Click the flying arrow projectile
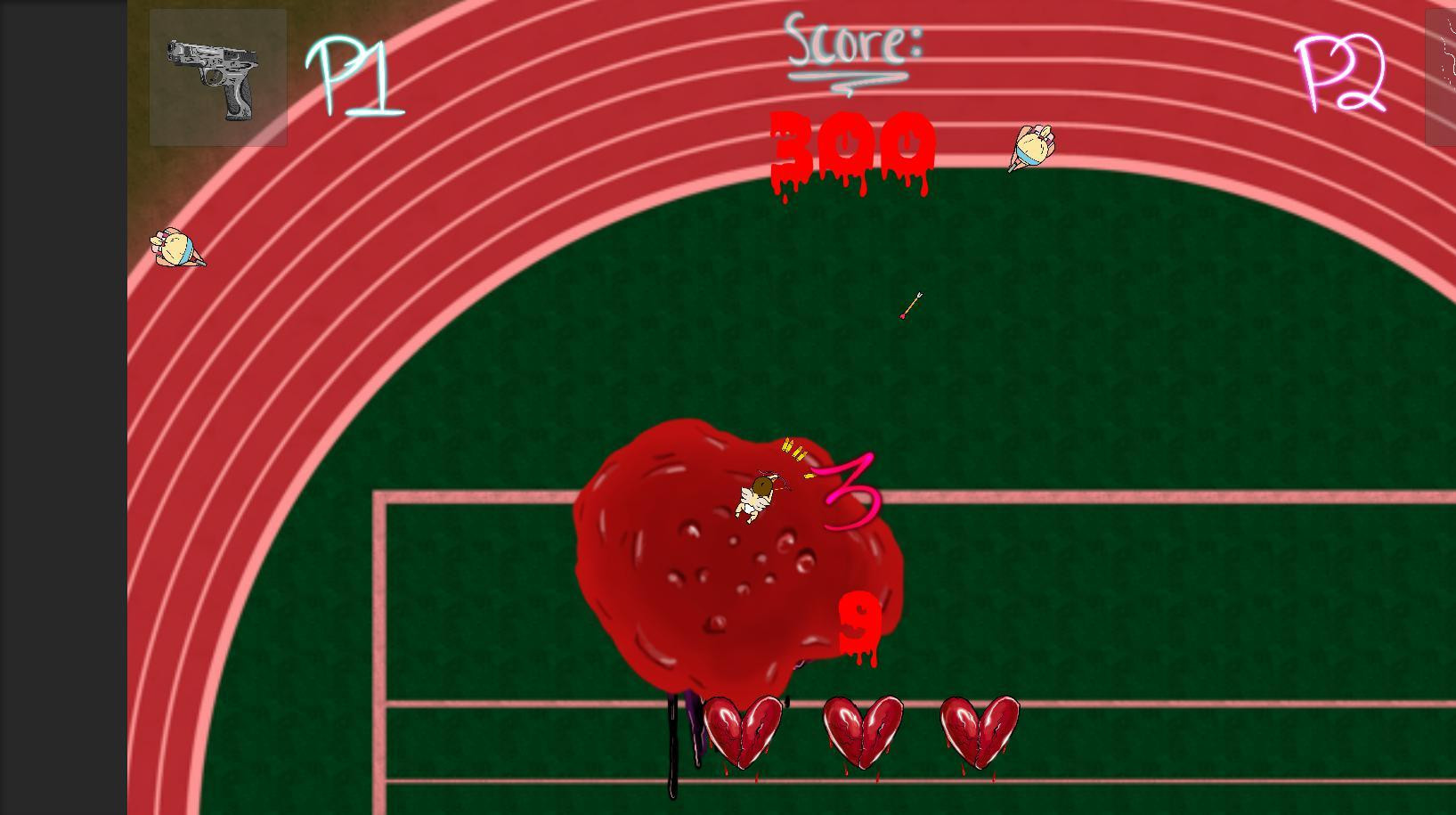This screenshot has width=1456, height=815. pos(910,306)
